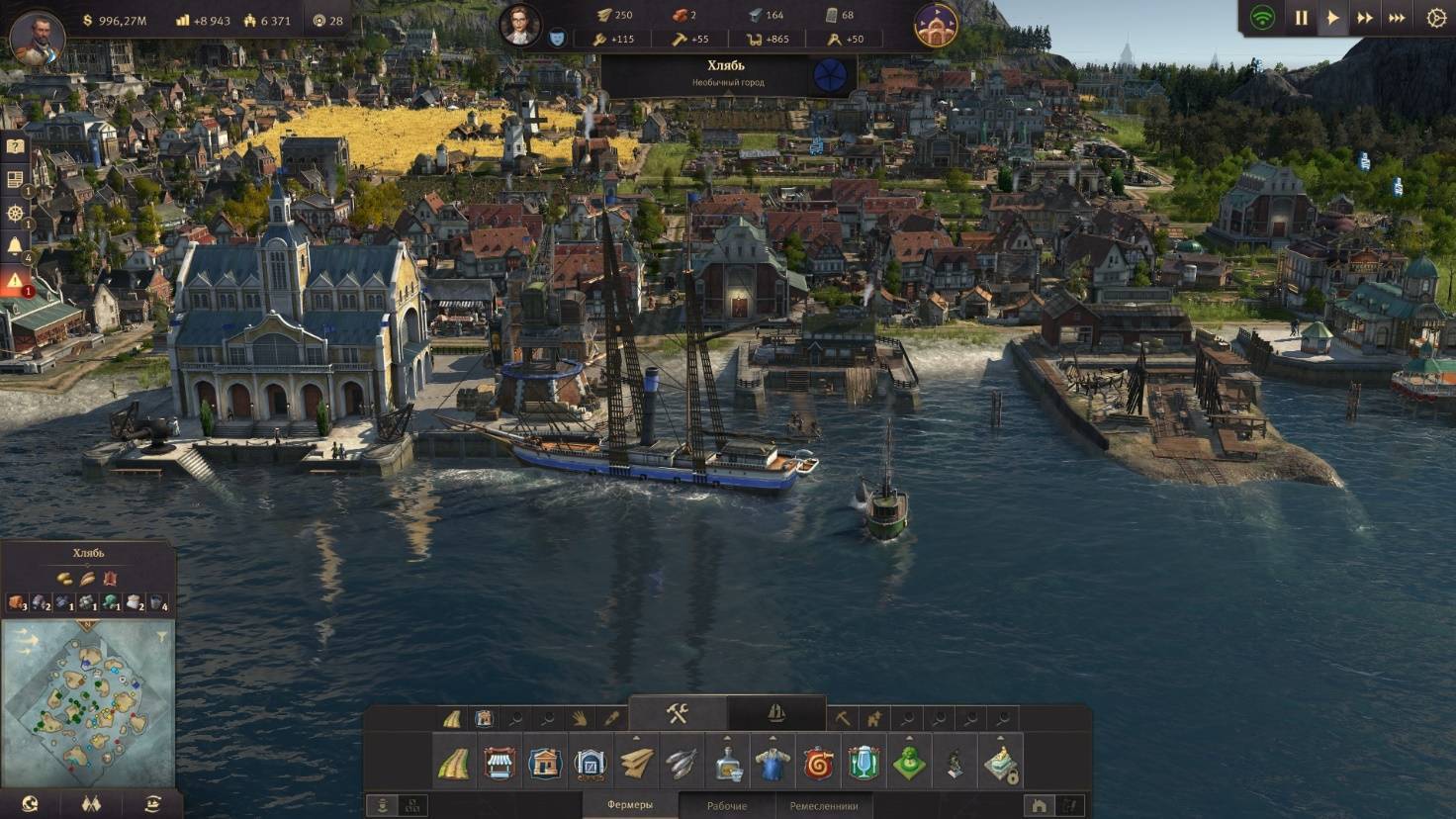Open the minimap filter funnel
Screen dimensions: 1456x819
pos(162,636)
